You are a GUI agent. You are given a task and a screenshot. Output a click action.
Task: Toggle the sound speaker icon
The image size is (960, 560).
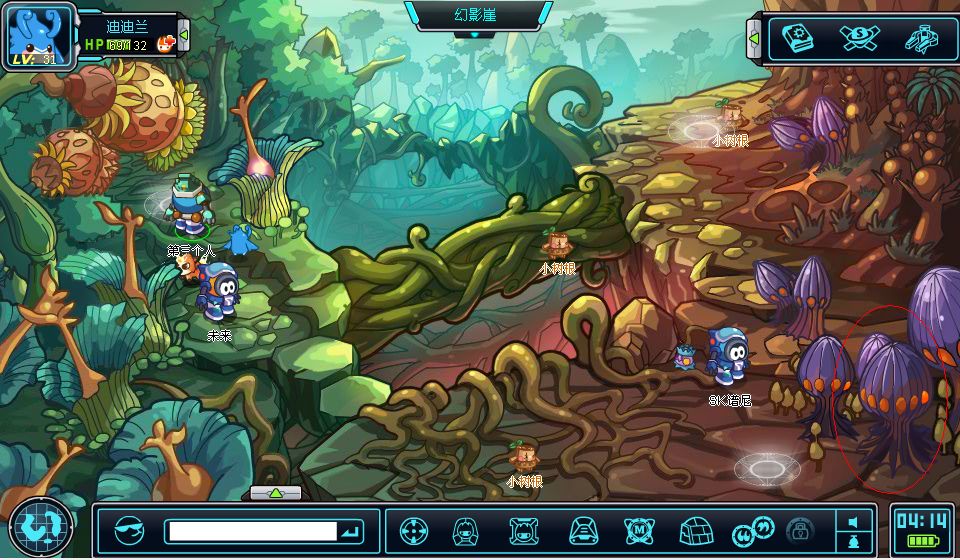point(853,522)
